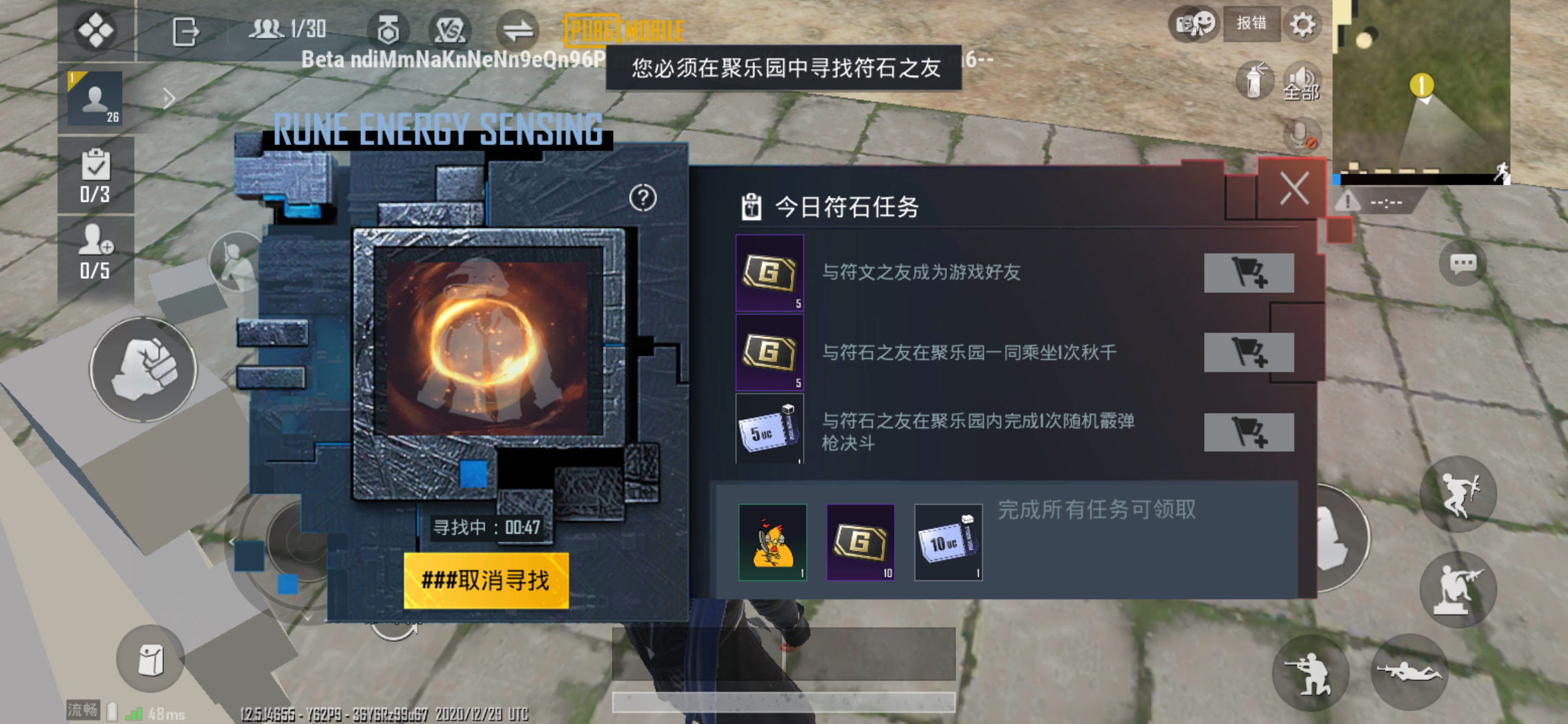The width and height of the screenshot is (1568, 724).
Task: Tap the spray paint can icon
Action: [1256, 80]
